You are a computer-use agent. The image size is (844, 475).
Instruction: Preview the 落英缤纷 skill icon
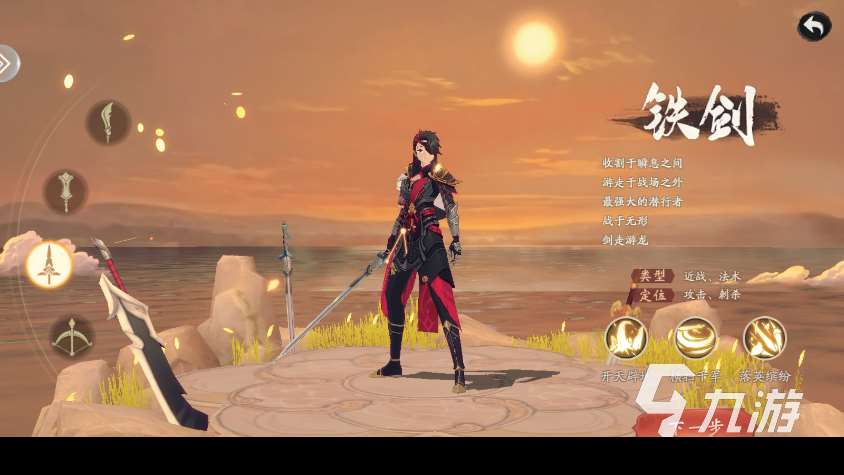pos(764,338)
